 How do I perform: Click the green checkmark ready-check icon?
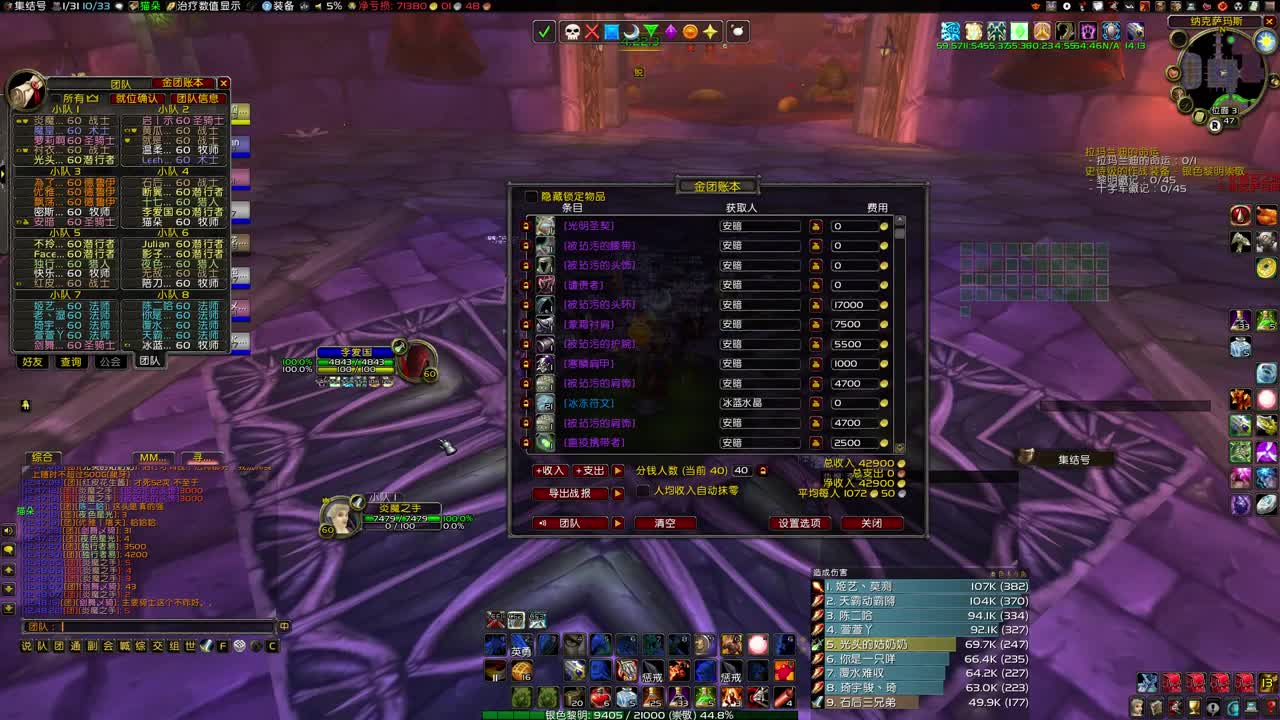pos(543,31)
